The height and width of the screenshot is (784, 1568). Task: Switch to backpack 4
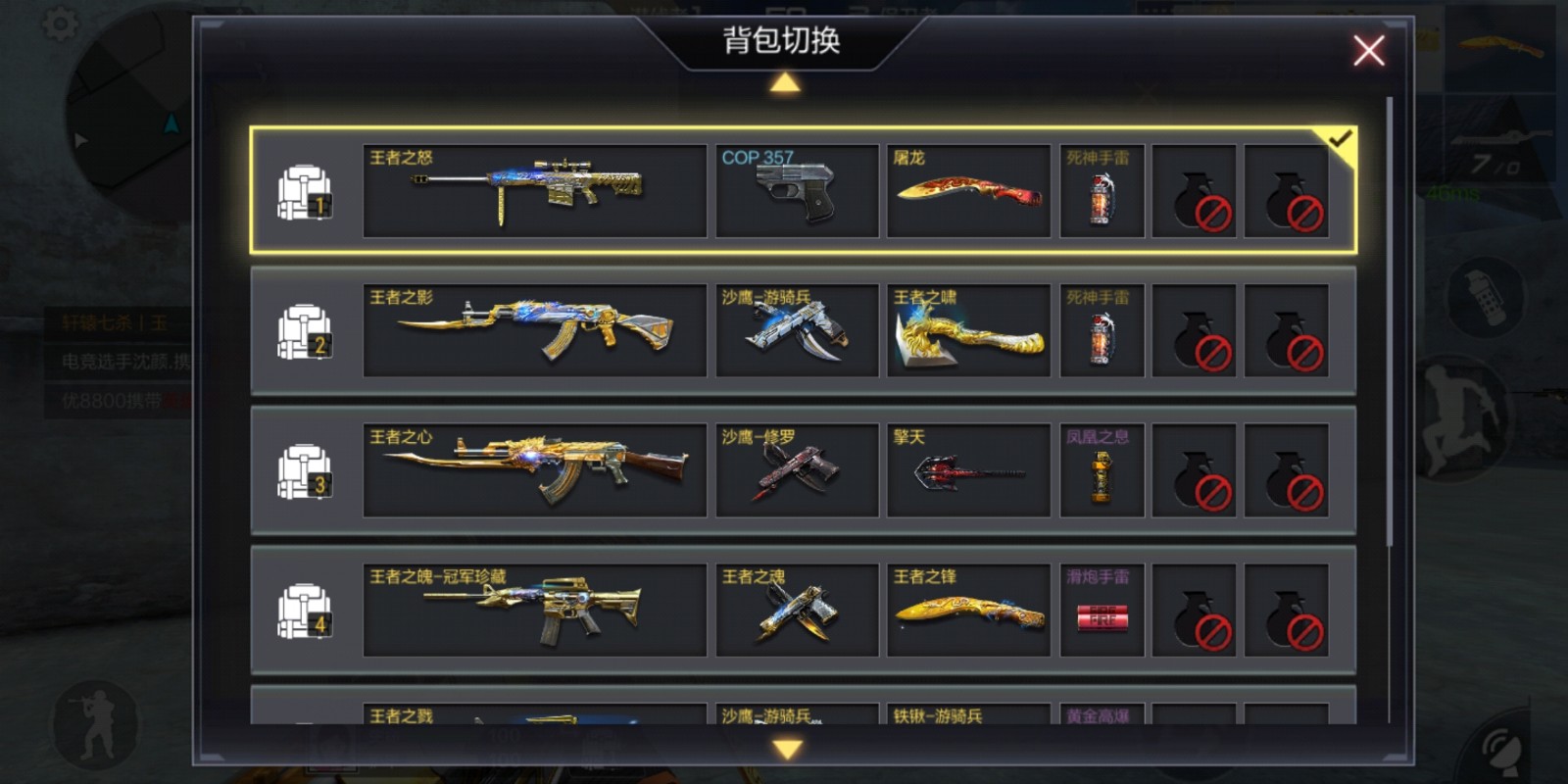pyautogui.click(x=304, y=611)
